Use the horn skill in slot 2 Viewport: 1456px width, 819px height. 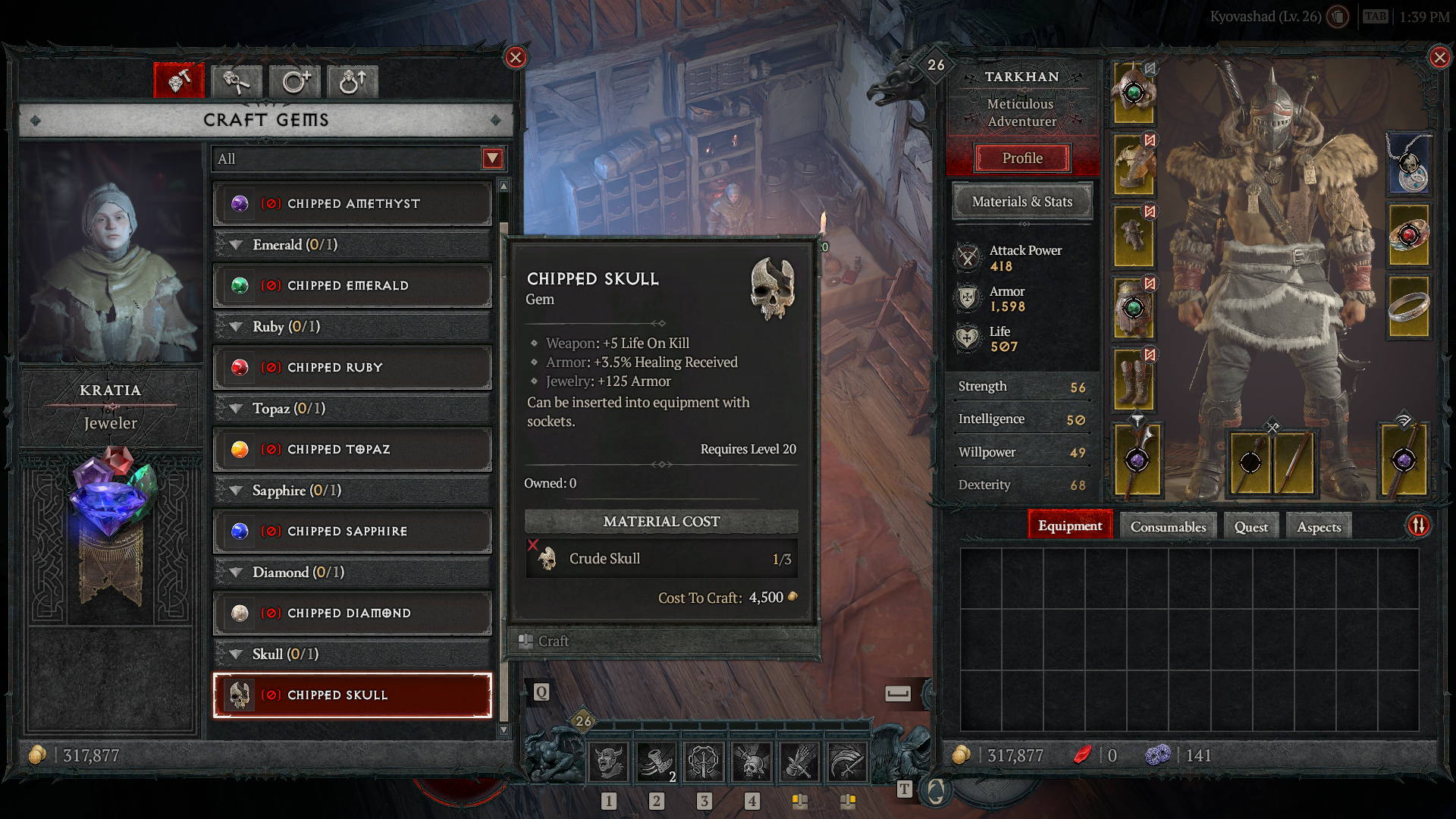click(657, 762)
